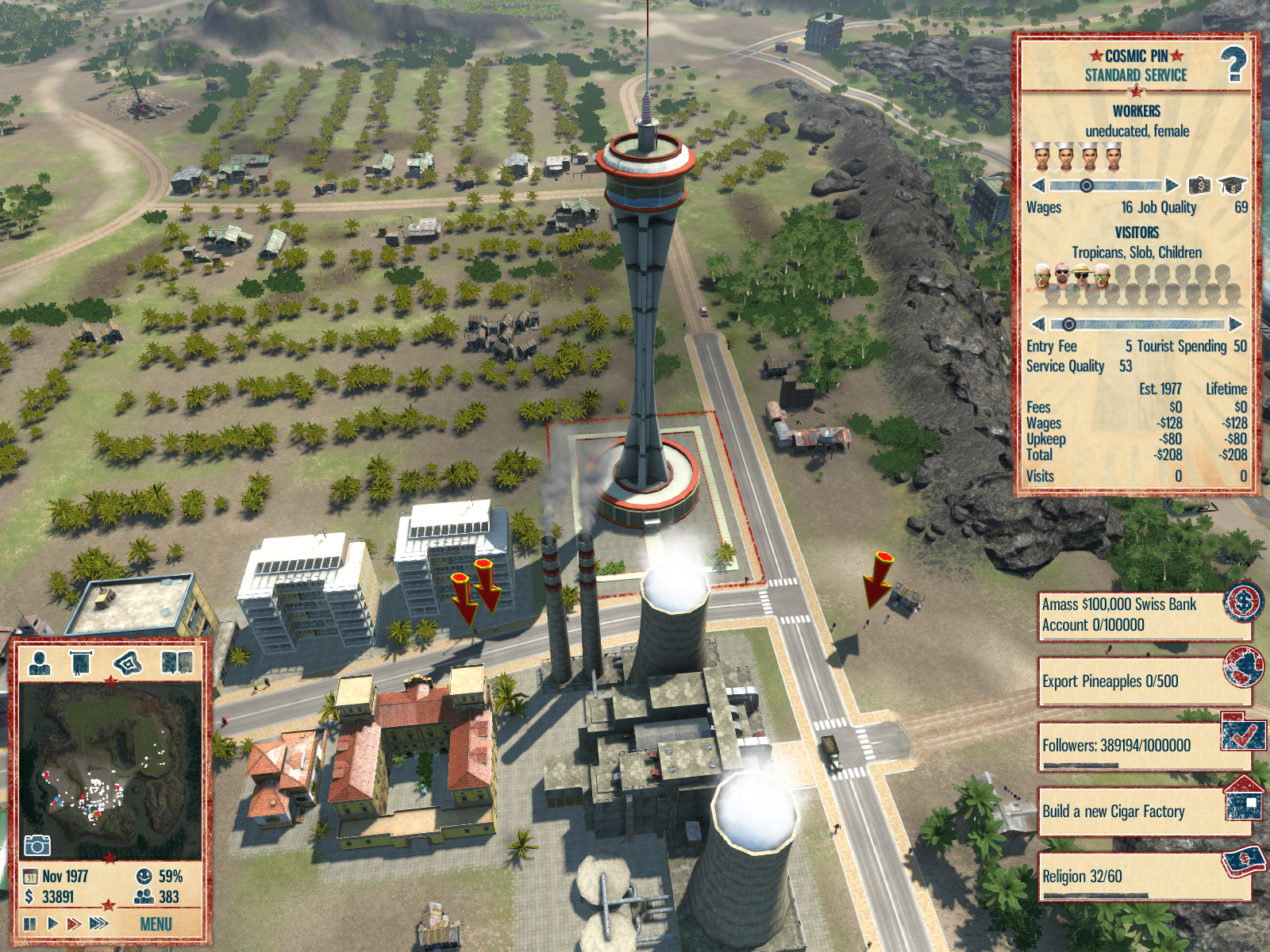
Task: Select the briefcase budget icon beside the wages slider
Action: [1199, 186]
